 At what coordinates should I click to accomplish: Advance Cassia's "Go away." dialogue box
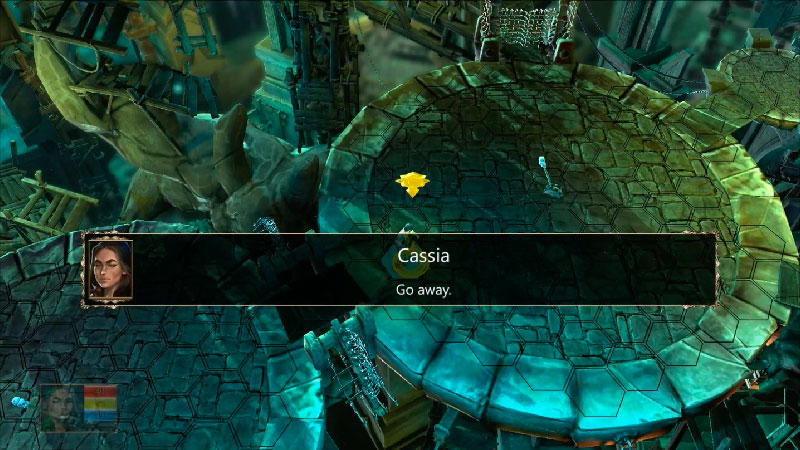pyautogui.click(x=423, y=271)
